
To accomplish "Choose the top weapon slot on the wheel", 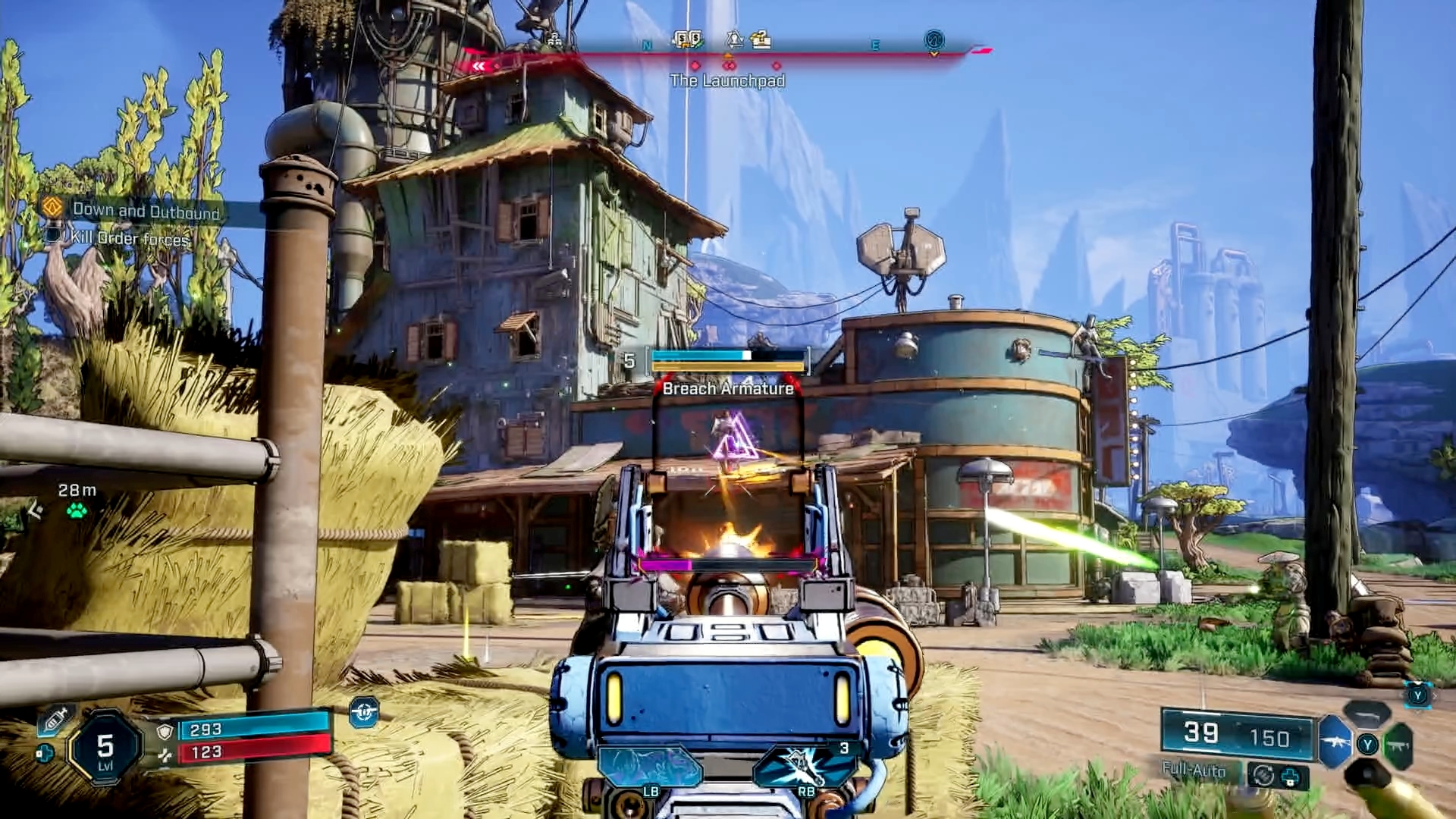I will pyautogui.click(x=1367, y=714).
